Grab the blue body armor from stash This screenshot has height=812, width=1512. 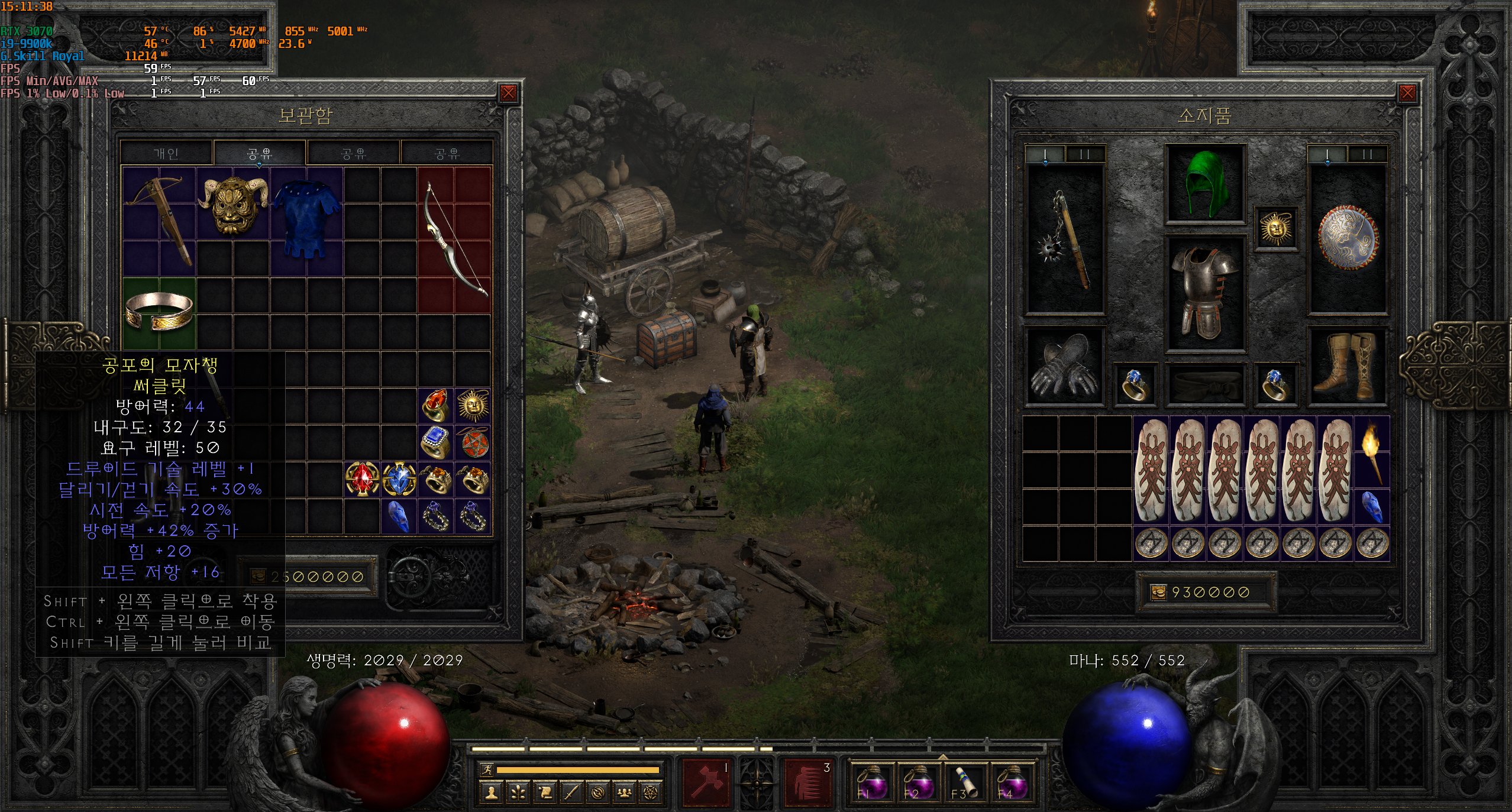[x=307, y=220]
